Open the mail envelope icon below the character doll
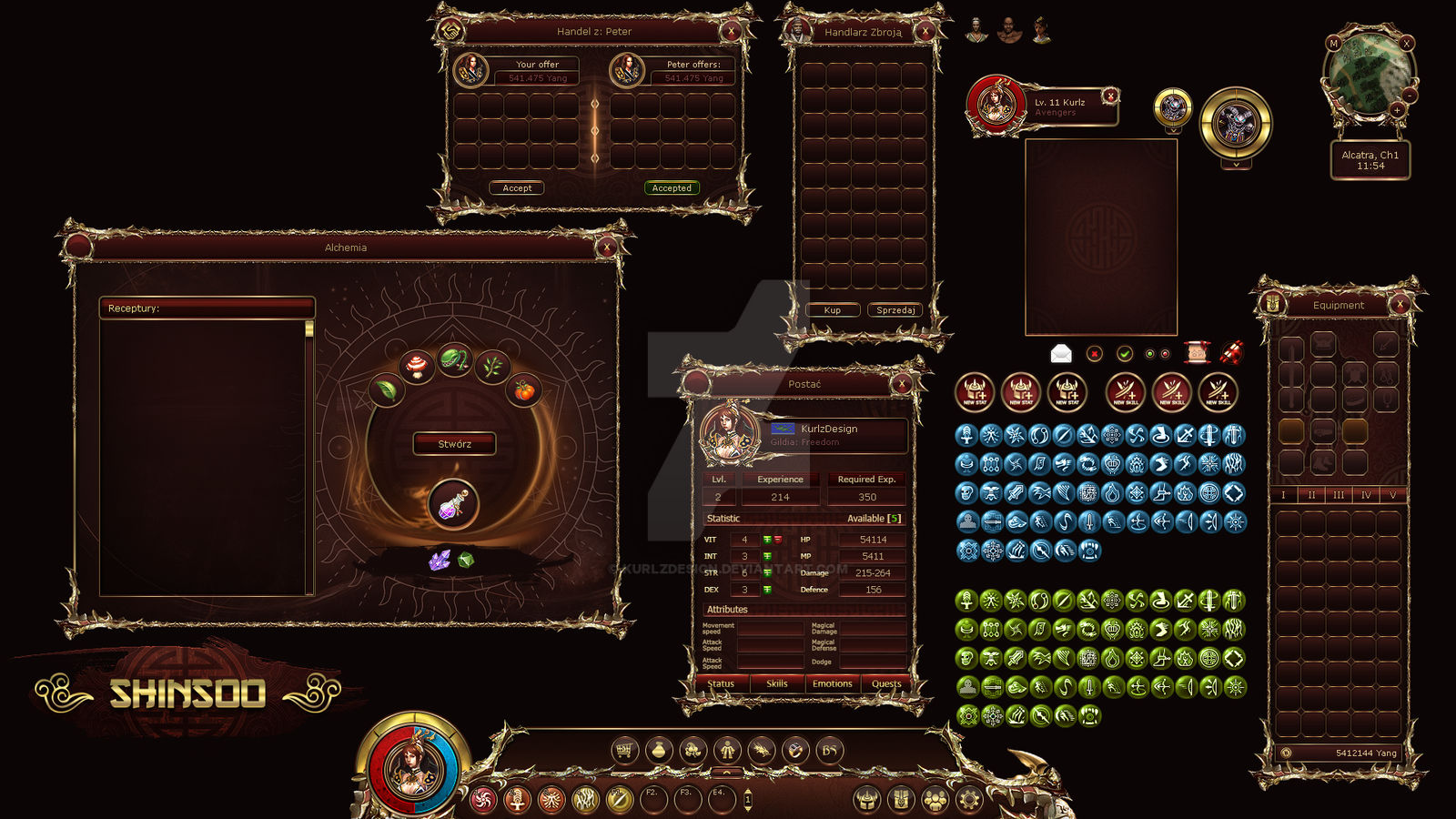The width and height of the screenshot is (1456, 819). click(x=1060, y=352)
